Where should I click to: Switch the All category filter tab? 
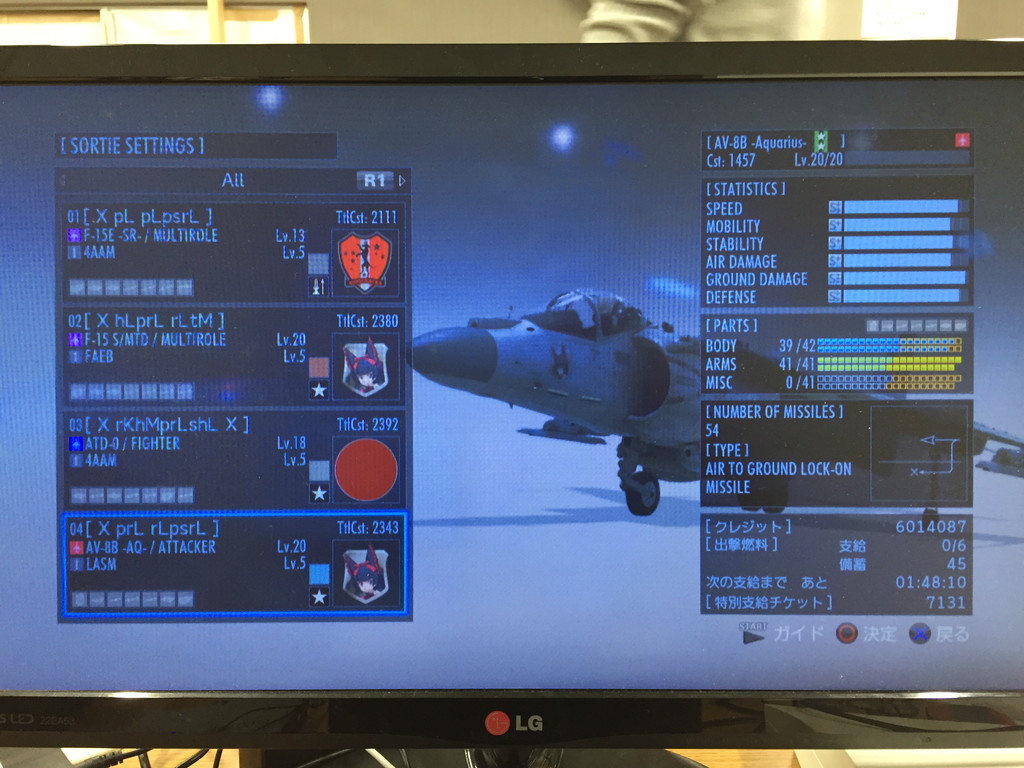tap(232, 181)
